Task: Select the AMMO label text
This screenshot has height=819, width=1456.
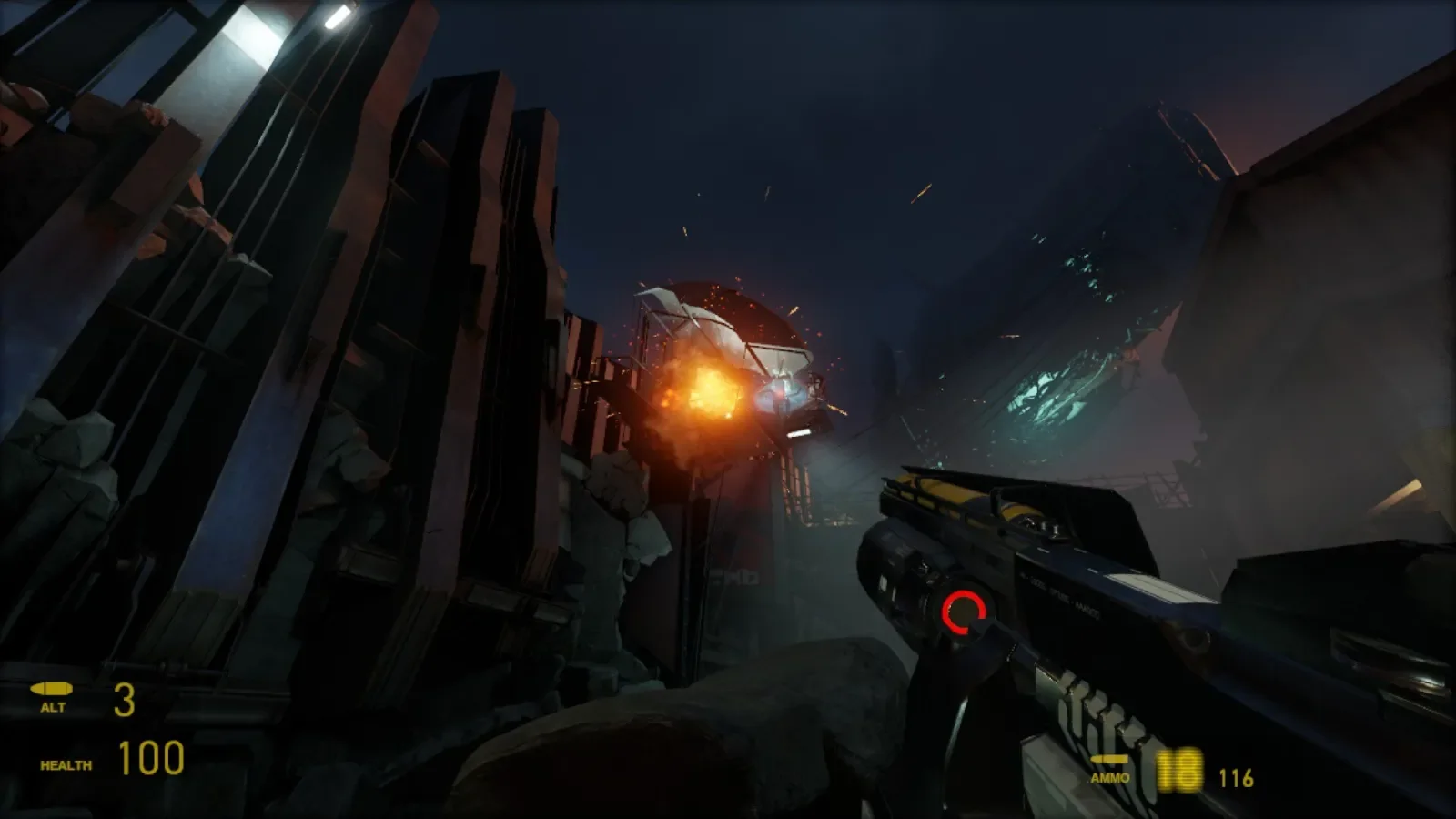Action: coord(1108,778)
